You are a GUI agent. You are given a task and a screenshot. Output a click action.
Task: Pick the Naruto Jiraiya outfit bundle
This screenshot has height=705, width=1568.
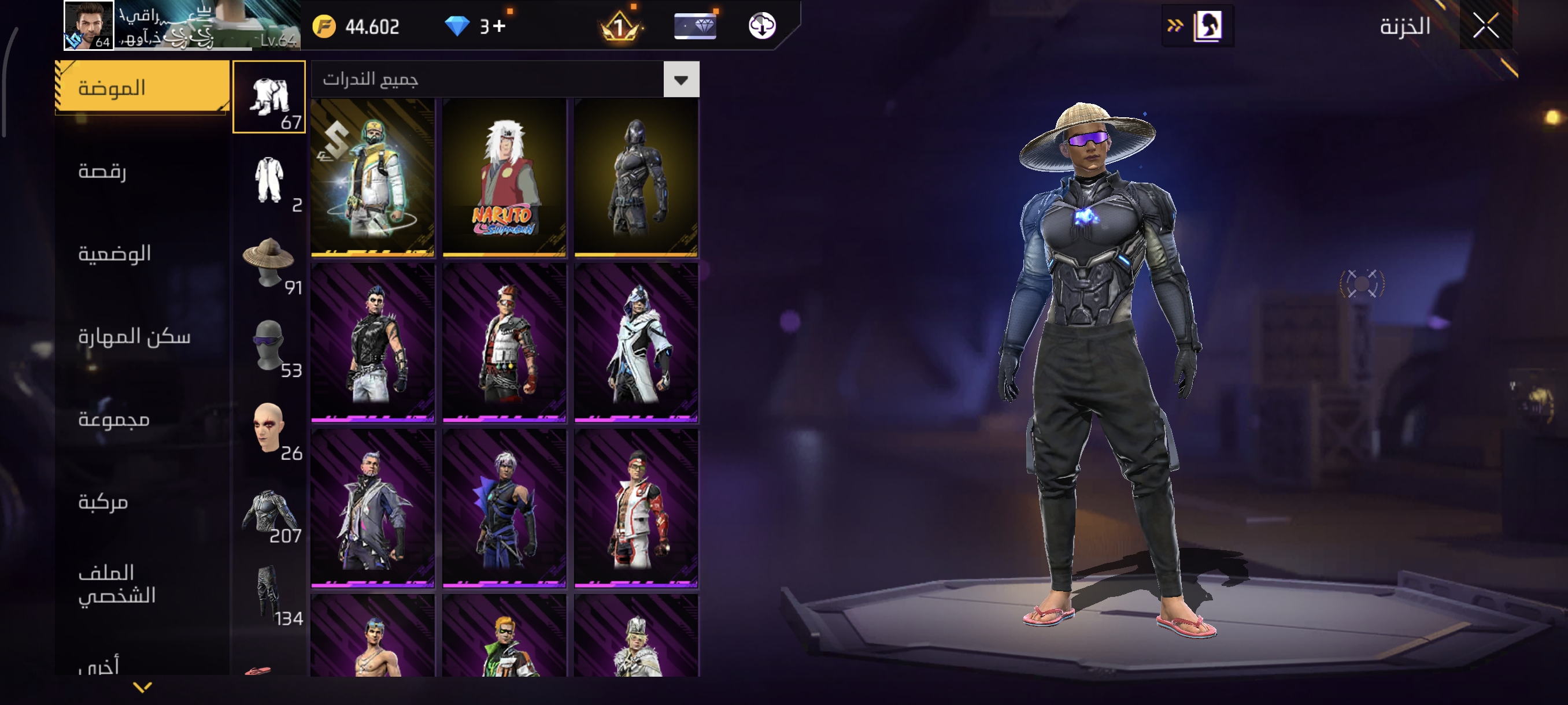click(x=504, y=177)
